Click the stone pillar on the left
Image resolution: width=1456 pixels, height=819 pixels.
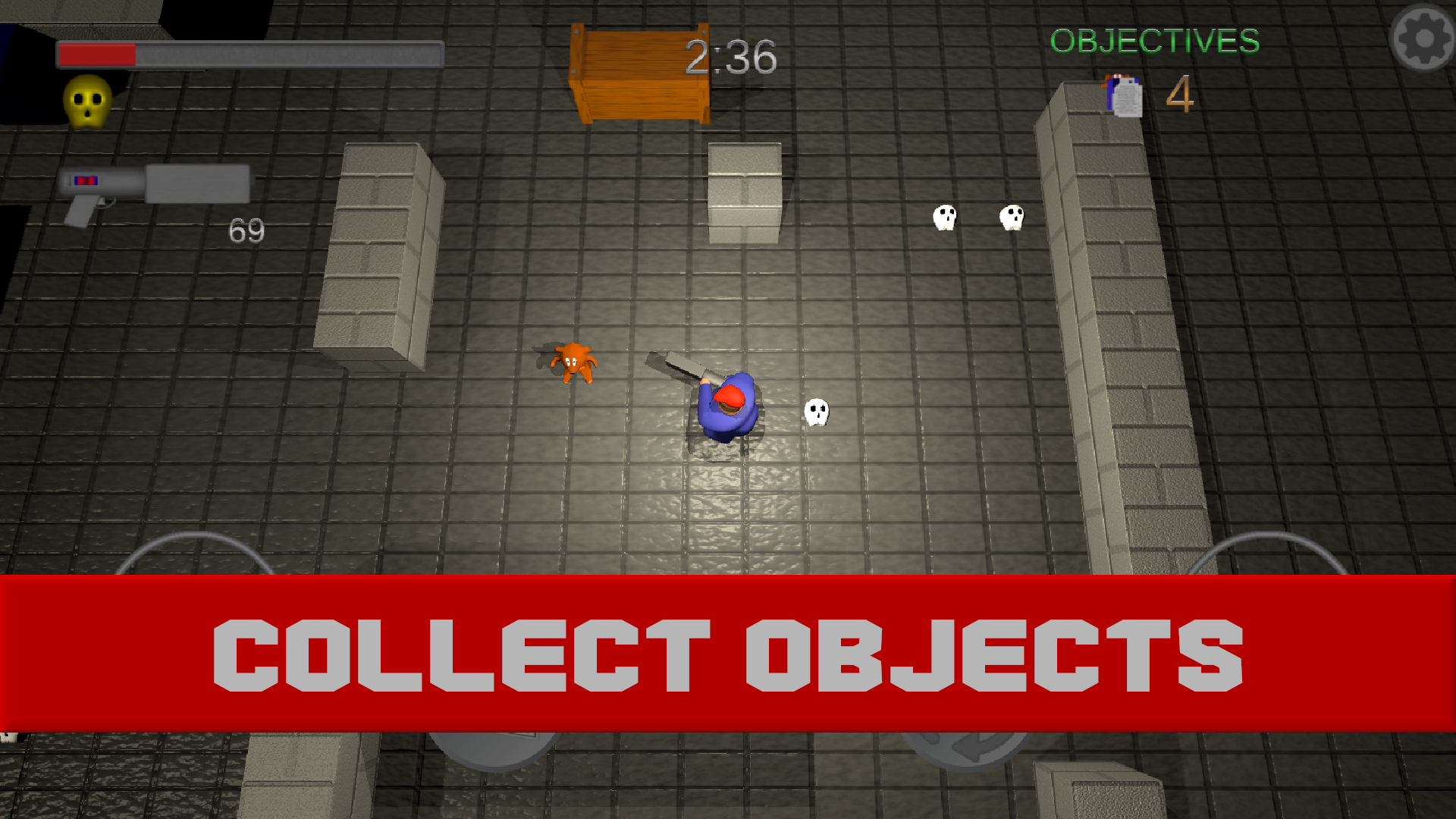379,258
